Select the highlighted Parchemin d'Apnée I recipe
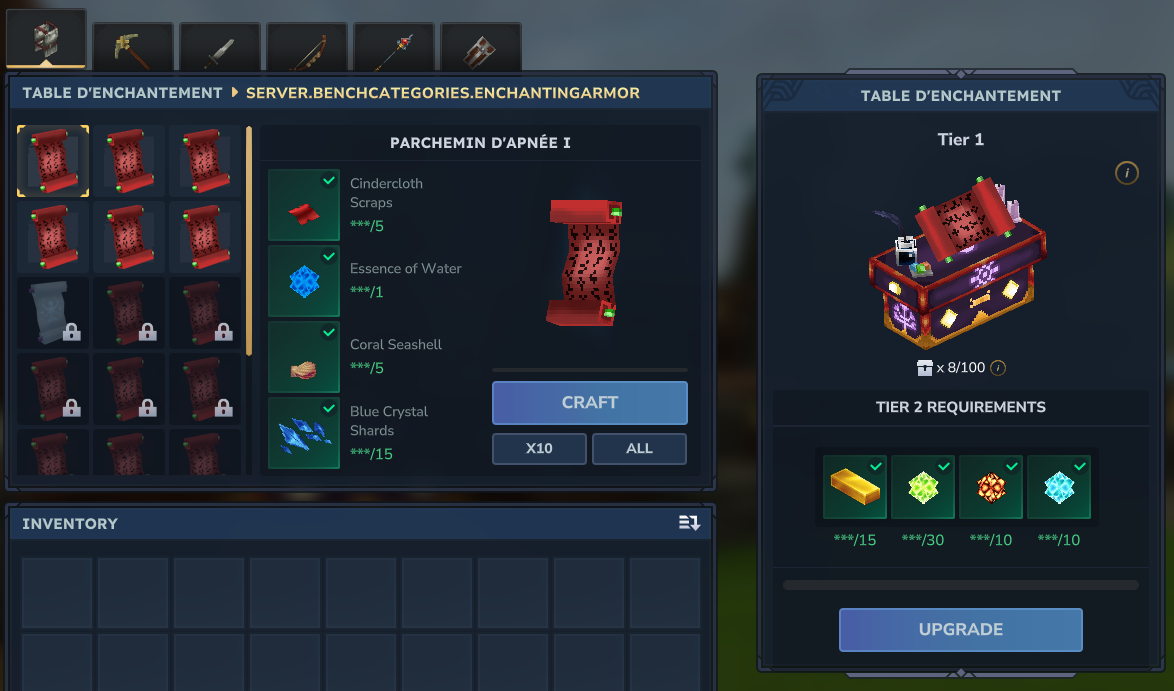This screenshot has width=1174, height=691. (x=53, y=161)
